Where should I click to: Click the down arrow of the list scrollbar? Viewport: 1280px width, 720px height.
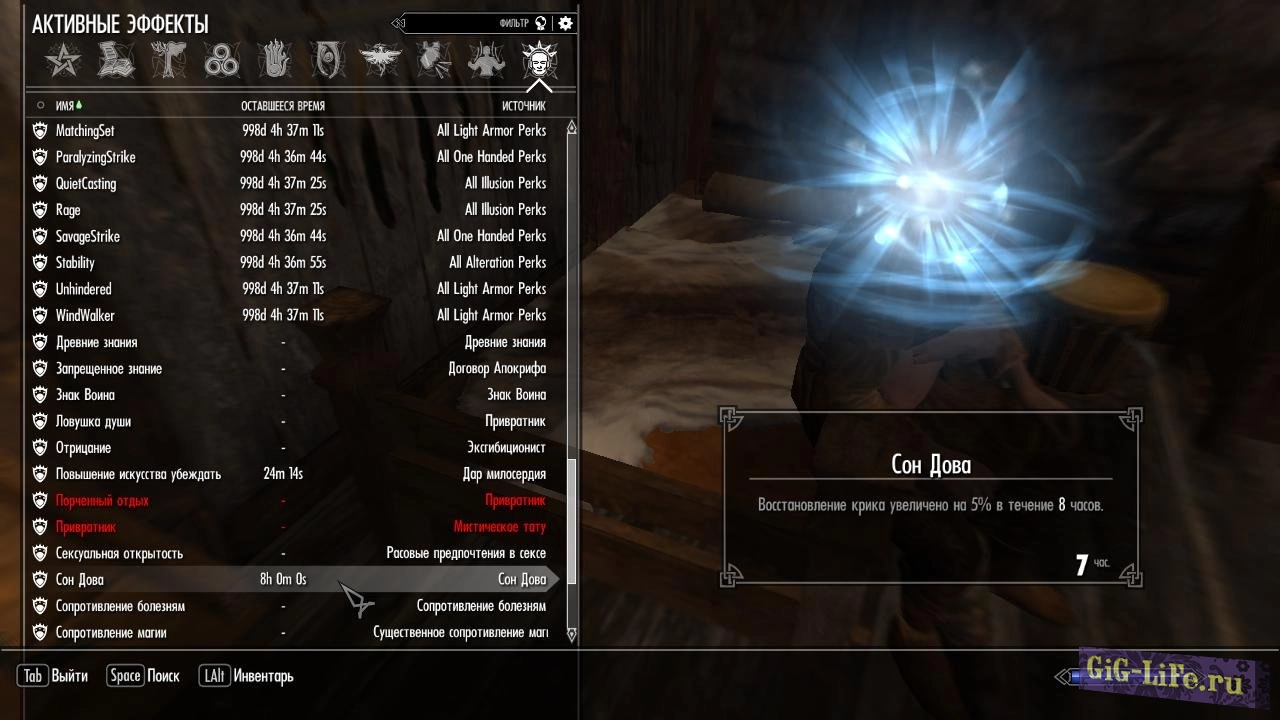(572, 634)
